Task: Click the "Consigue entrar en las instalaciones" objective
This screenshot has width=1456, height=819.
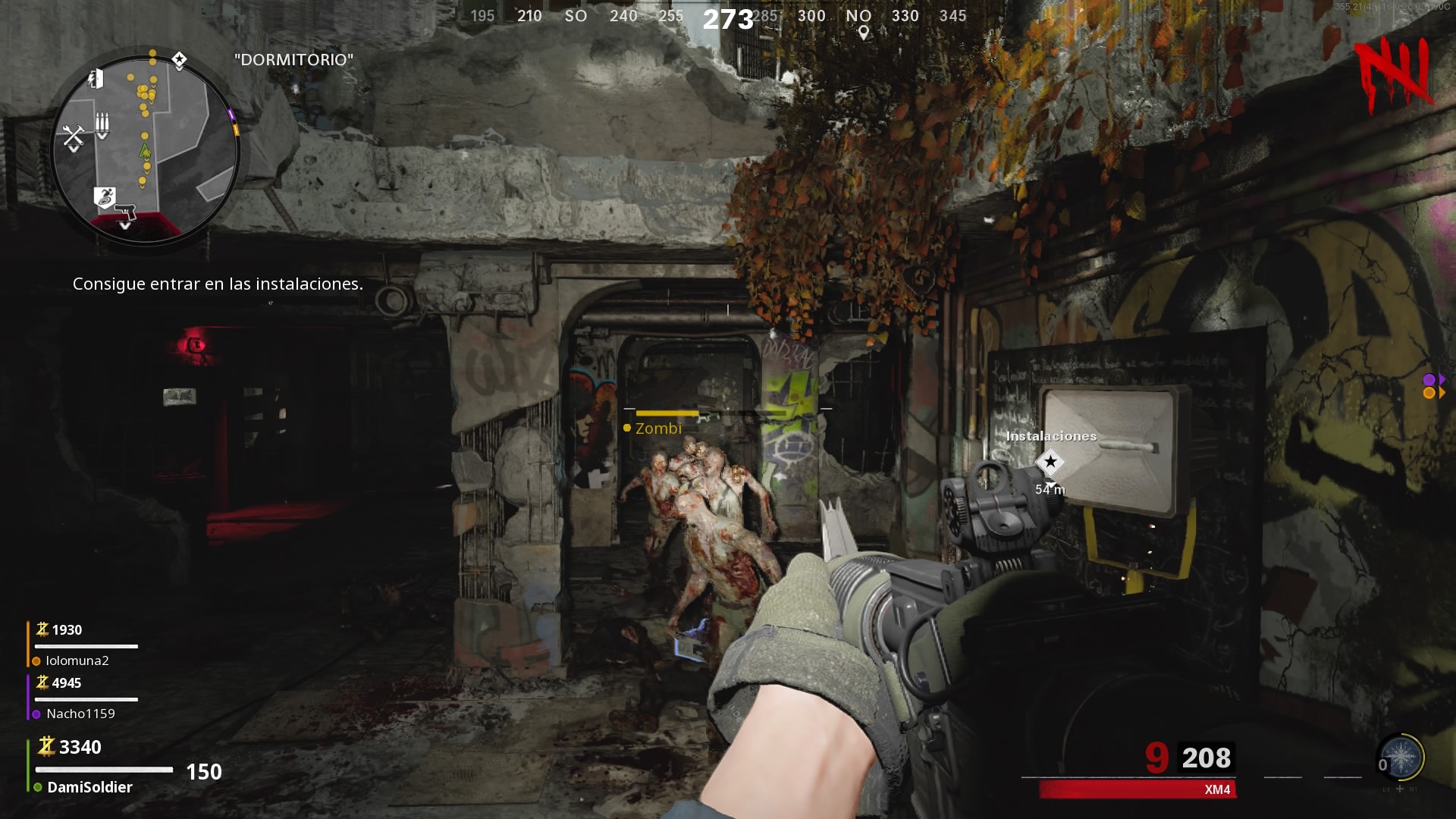Action: point(218,284)
